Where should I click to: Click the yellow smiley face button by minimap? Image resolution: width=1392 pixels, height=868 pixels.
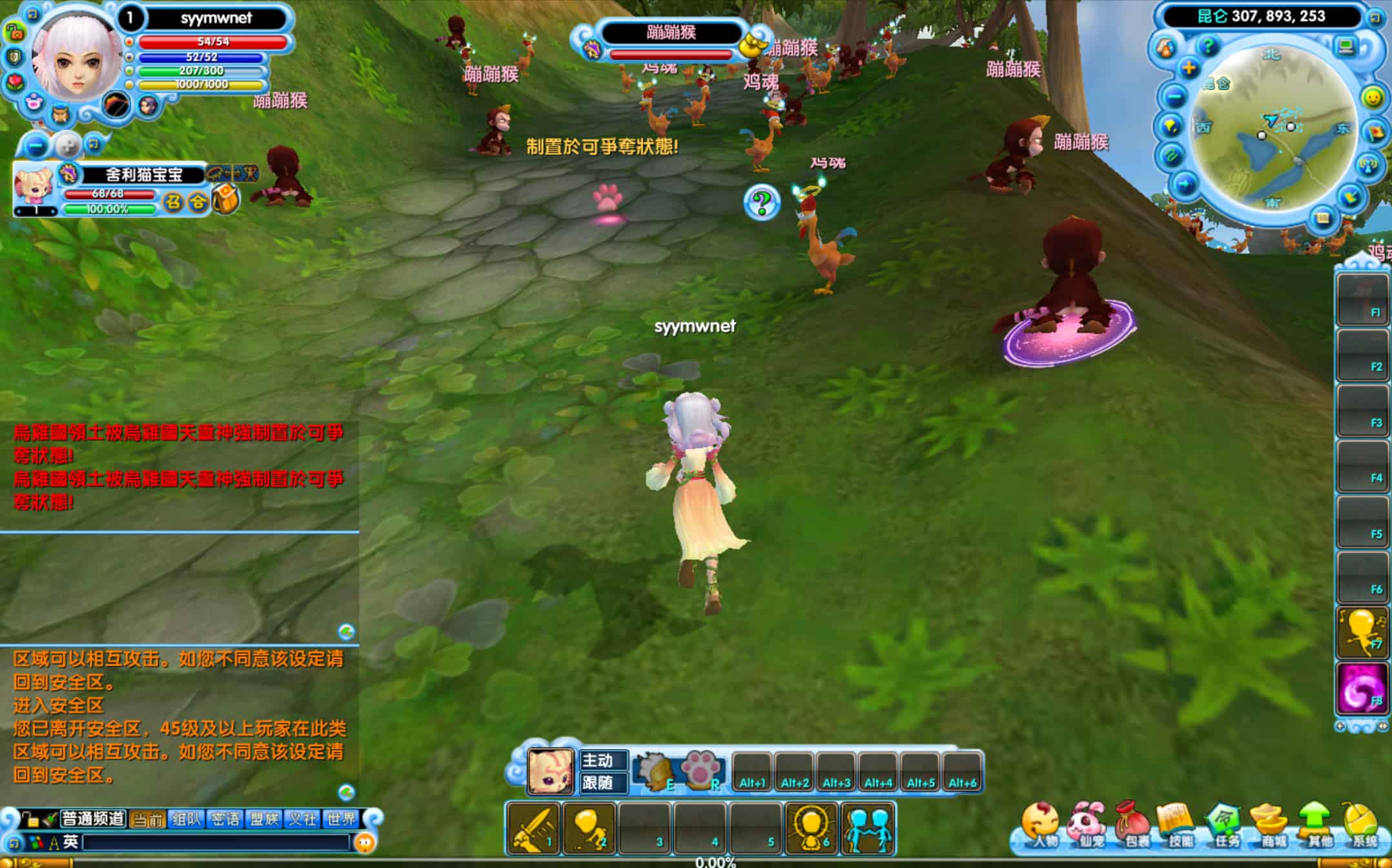[1372, 98]
